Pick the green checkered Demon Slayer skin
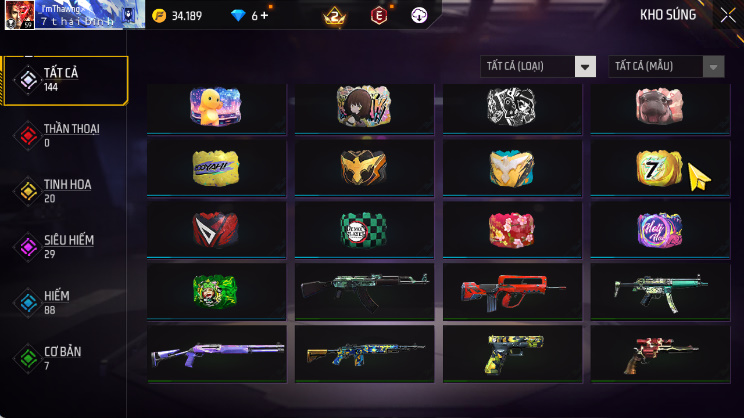Image resolution: width=744 pixels, height=418 pixels. 363,230
